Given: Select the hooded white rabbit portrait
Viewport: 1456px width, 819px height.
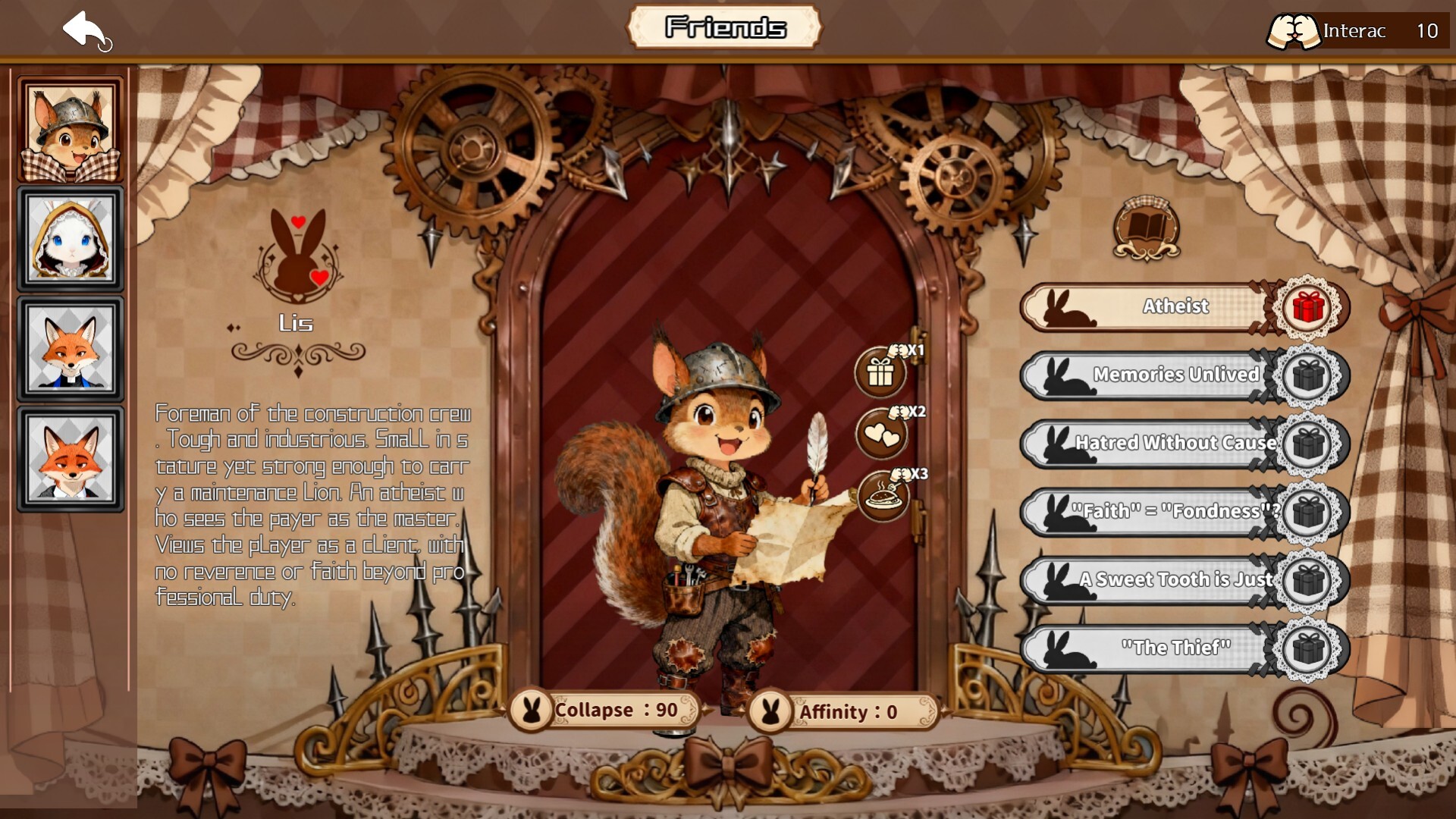Looking at the screenshot, I should [x=71, y=239].
